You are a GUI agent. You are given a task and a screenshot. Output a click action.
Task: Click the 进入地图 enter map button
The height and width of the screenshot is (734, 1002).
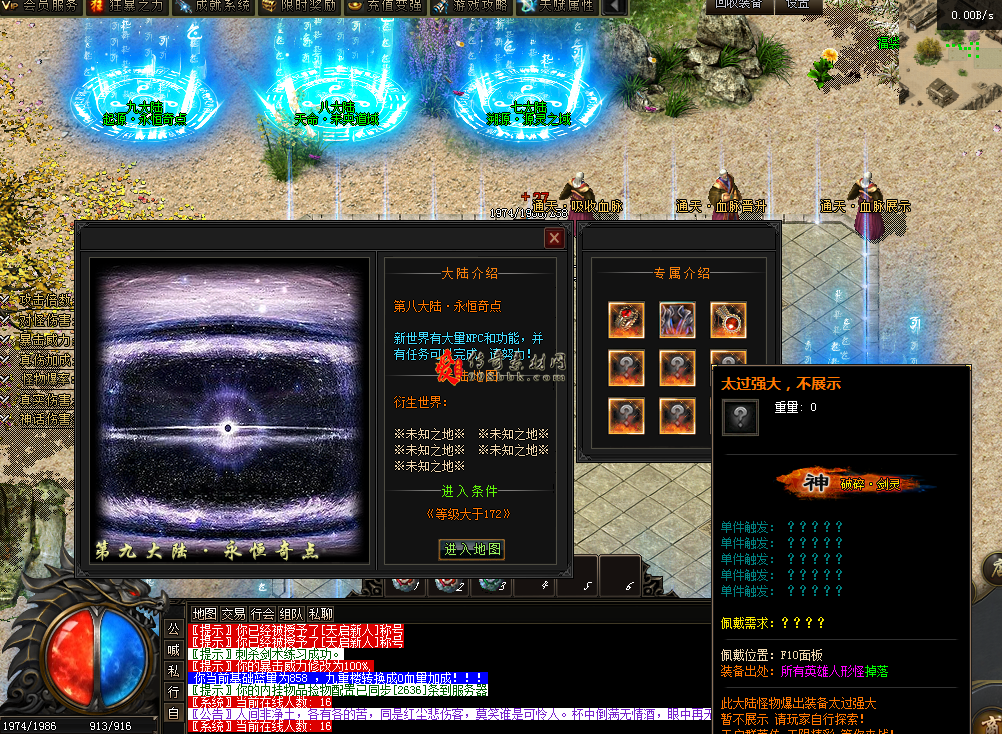pos(473,550)
